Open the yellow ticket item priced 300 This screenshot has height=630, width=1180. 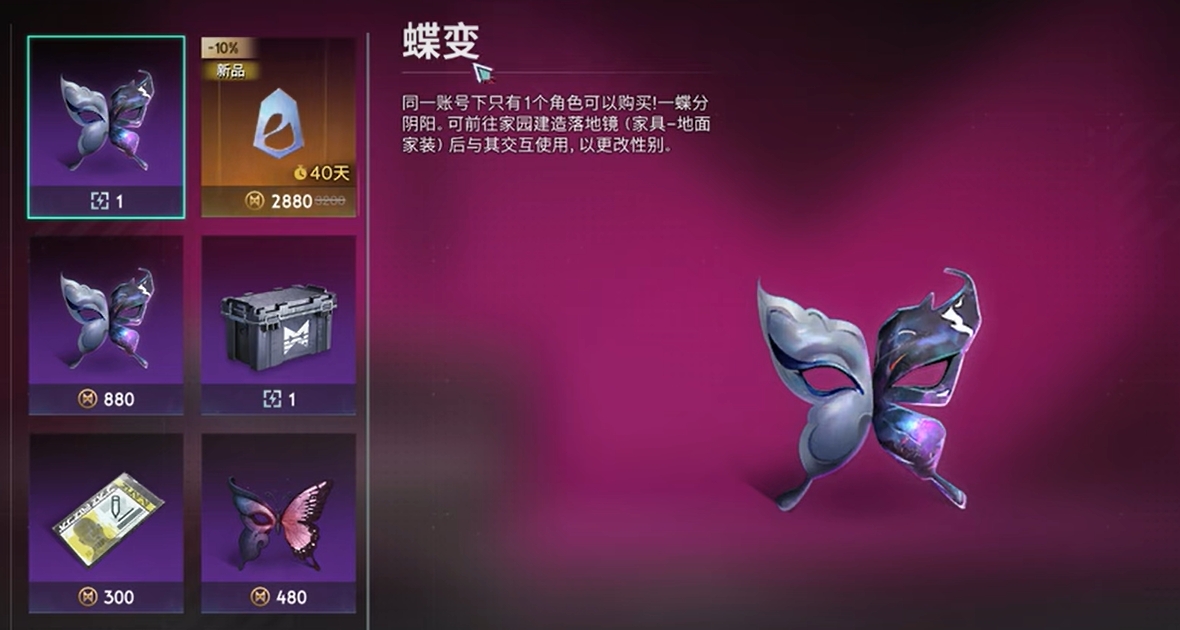point(106,522)
